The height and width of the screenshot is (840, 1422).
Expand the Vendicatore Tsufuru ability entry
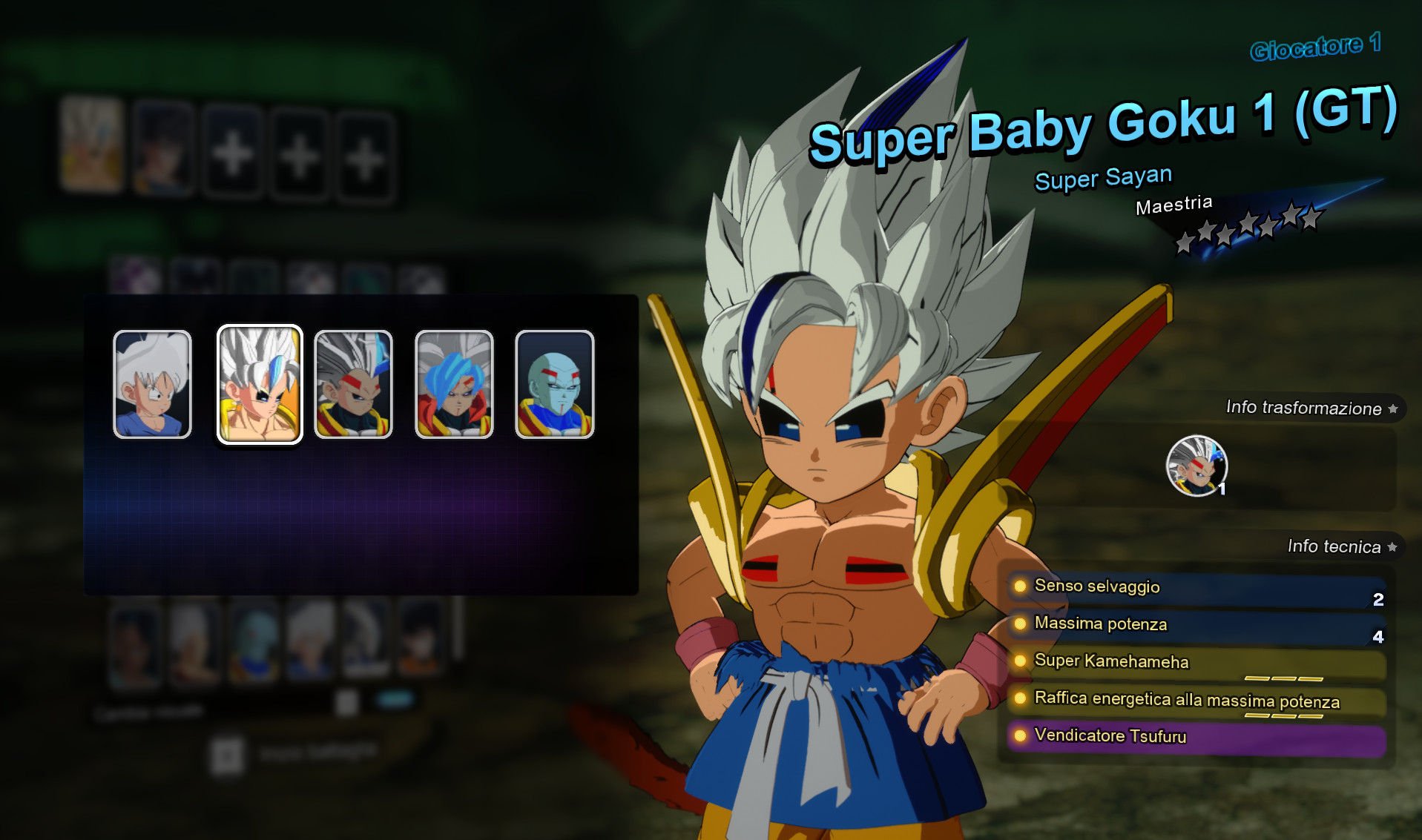[x=1110, y=736]
